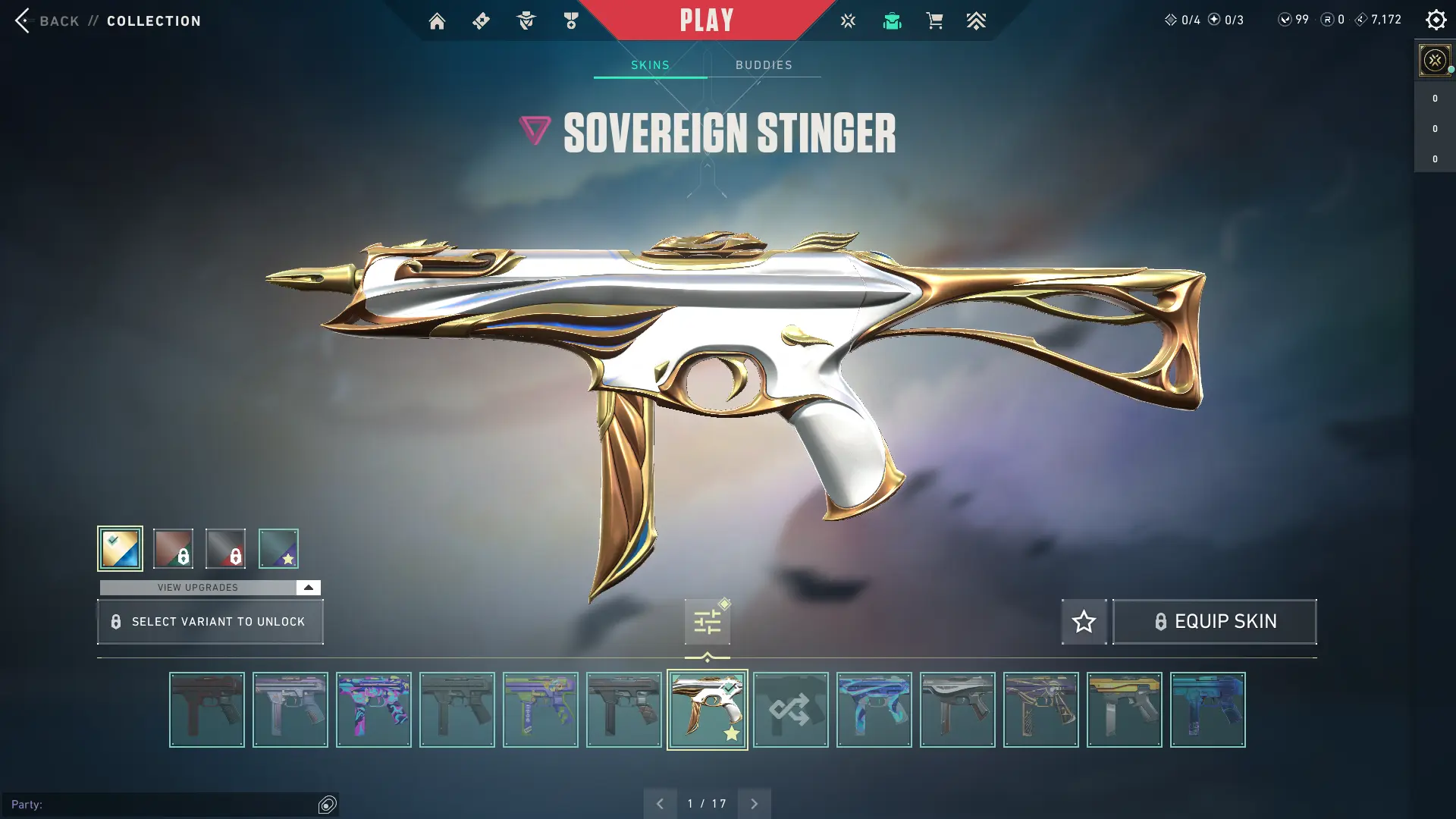The image size is (1456, 819).
Task: Open the home screen icon
Action: [437, 20]
